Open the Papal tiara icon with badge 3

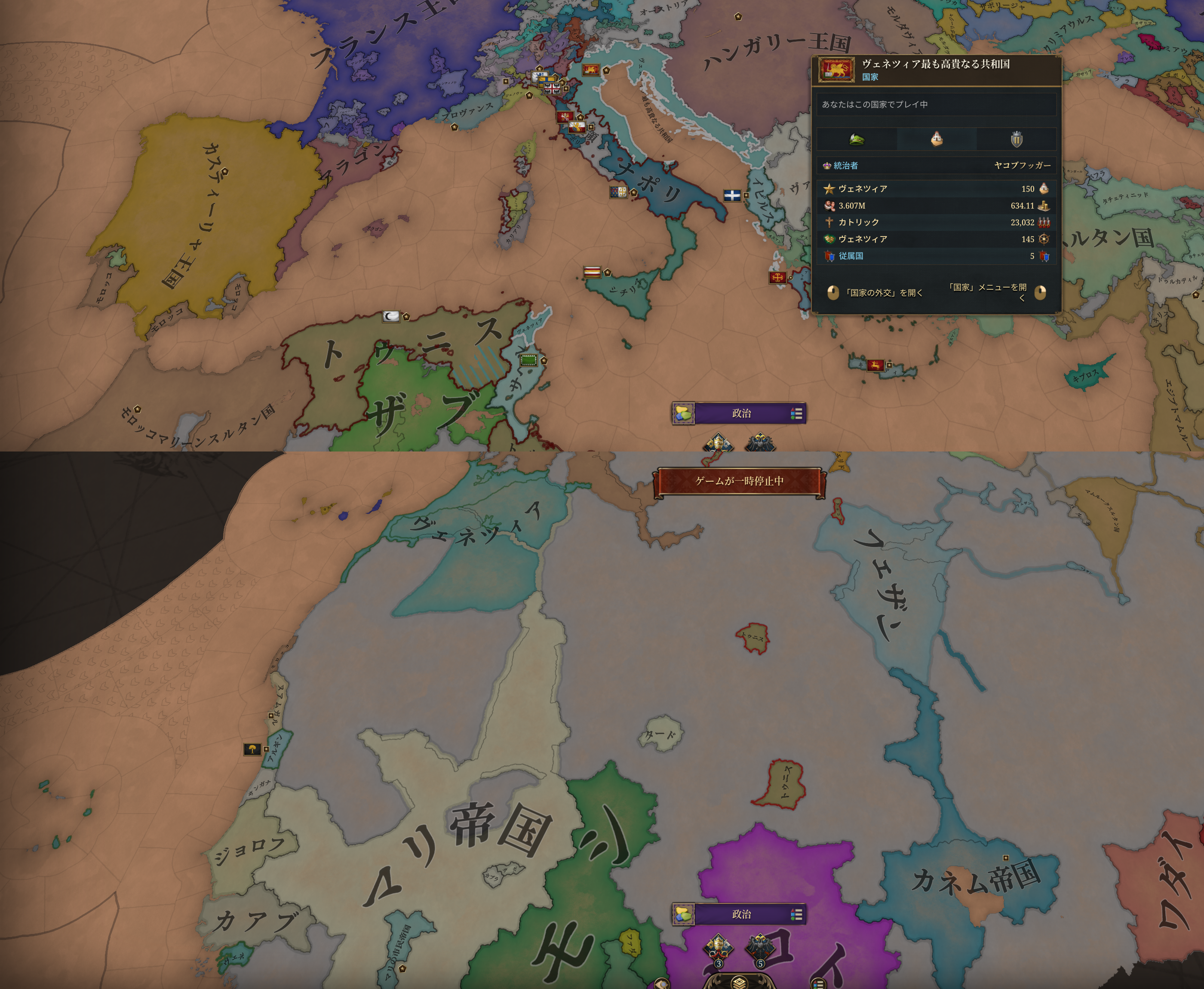coord(718,947)
